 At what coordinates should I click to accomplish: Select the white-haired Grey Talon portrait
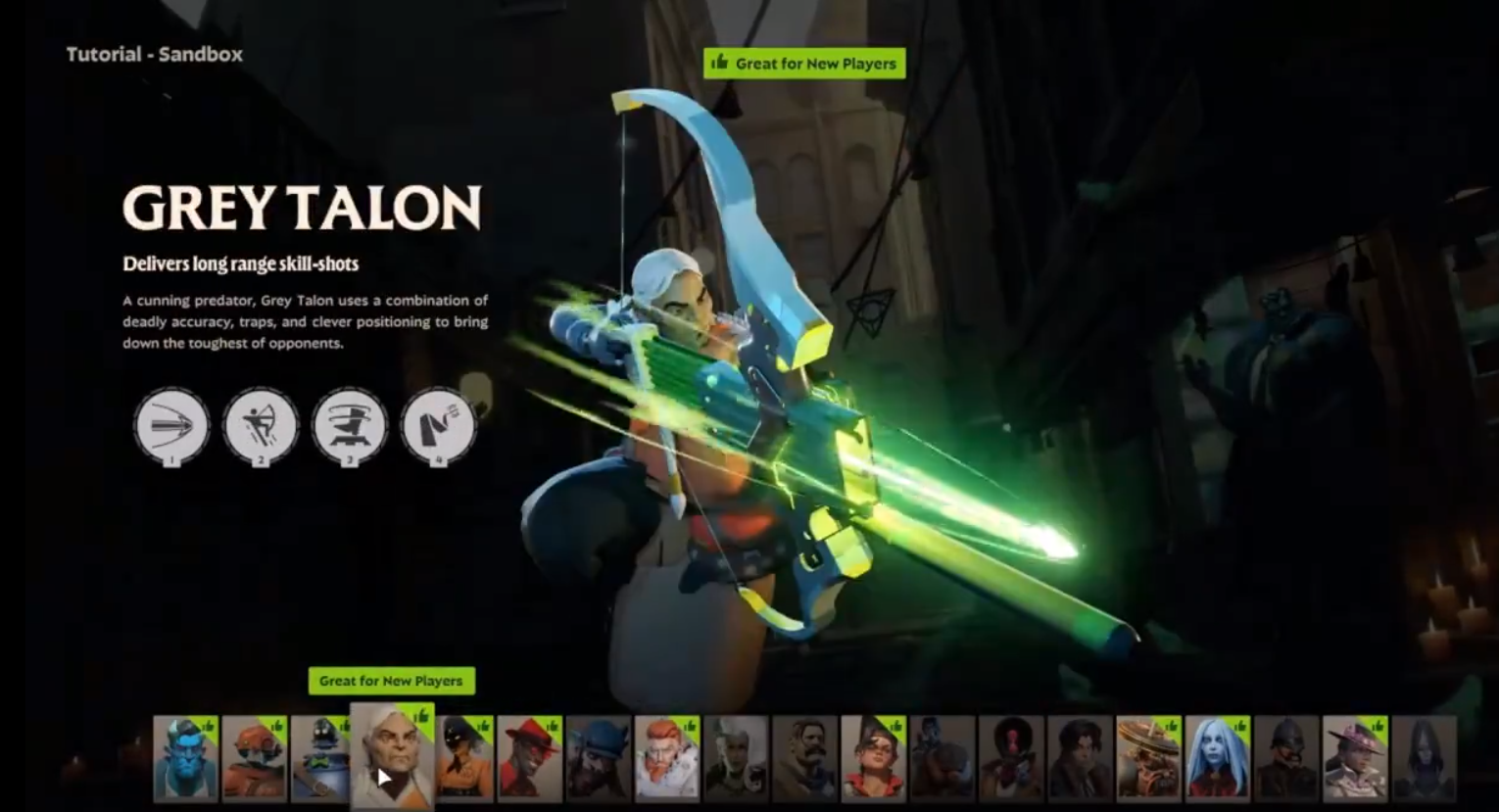(x=392, y=756)
